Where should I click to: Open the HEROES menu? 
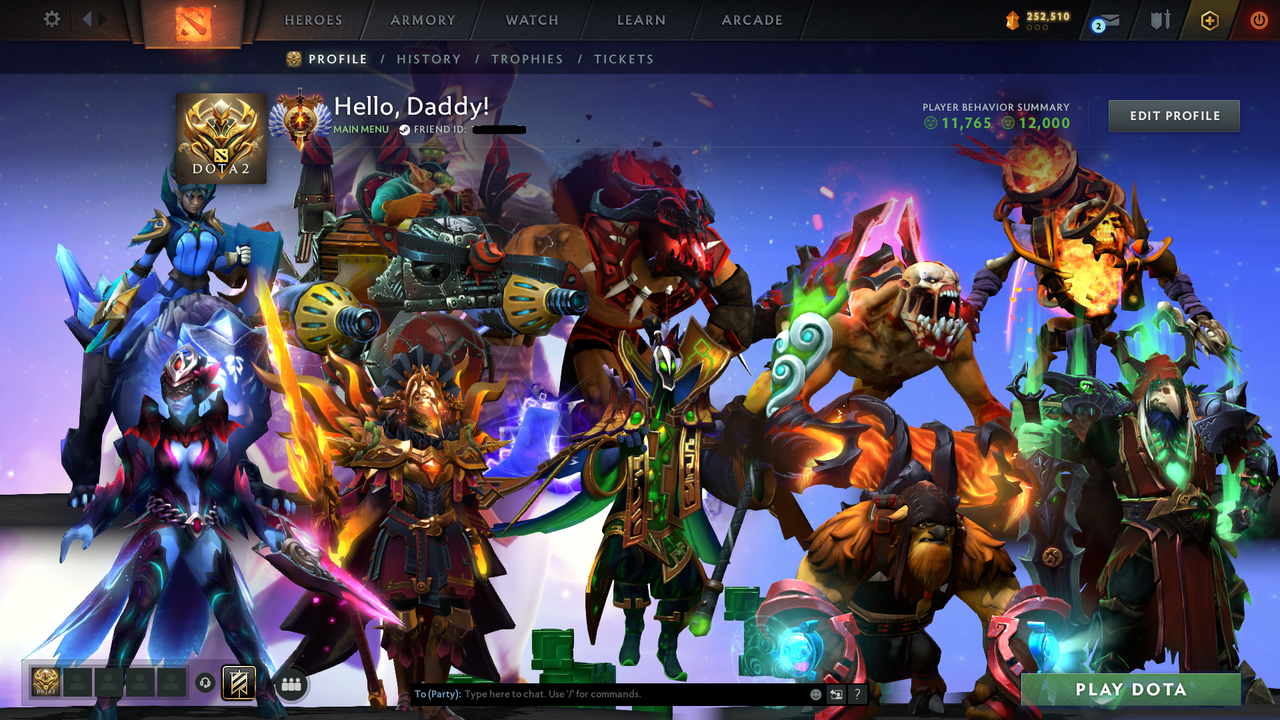313,20
